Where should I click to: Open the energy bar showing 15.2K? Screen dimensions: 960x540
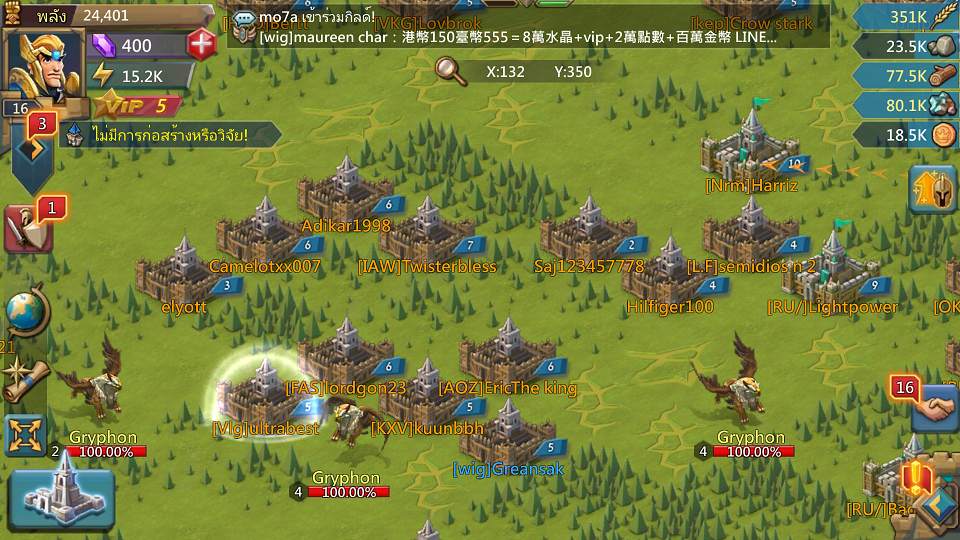pos(140,75)
